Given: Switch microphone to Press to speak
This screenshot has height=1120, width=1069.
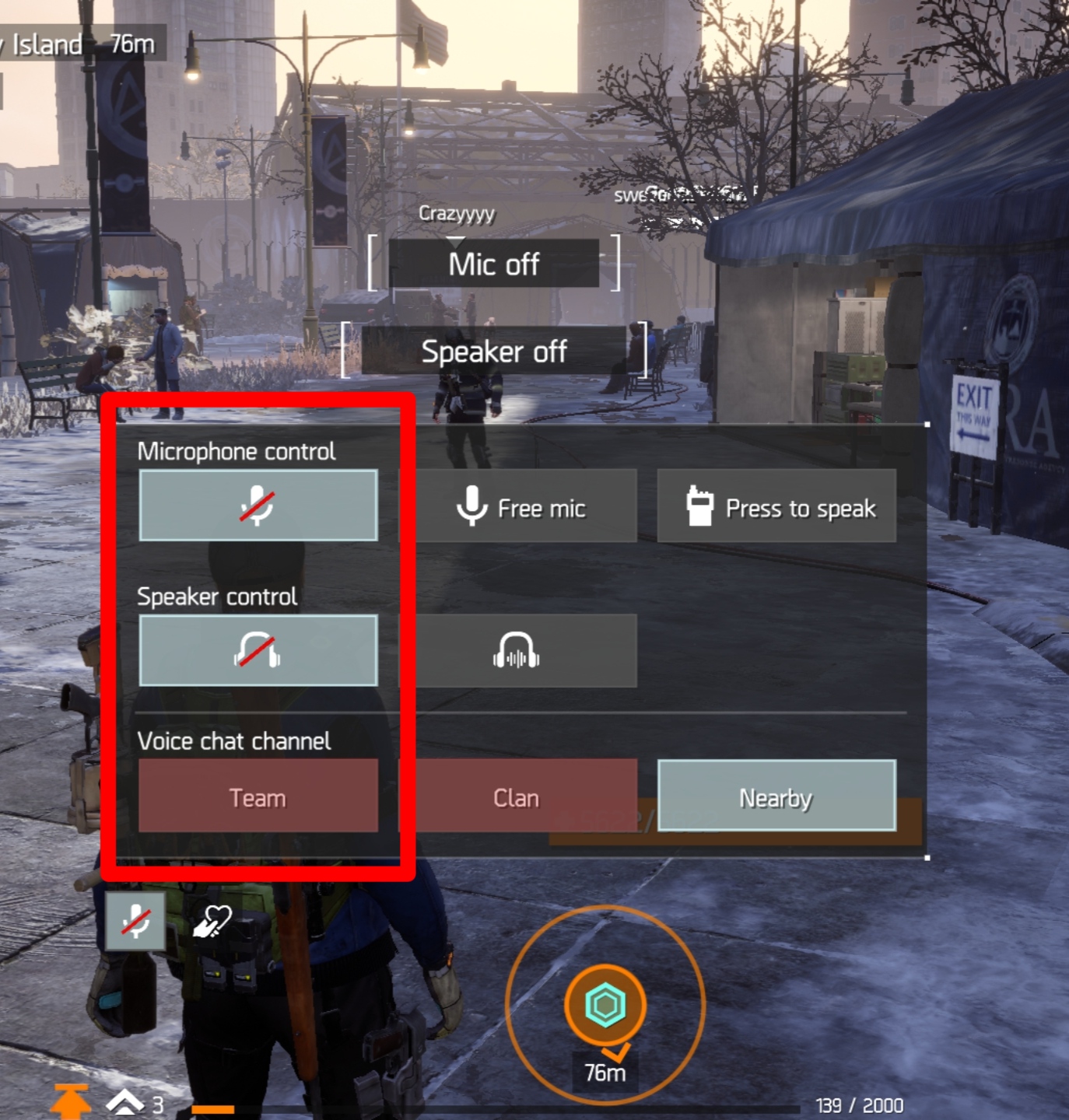Looking at the screenshot, I should click(776, 507).
